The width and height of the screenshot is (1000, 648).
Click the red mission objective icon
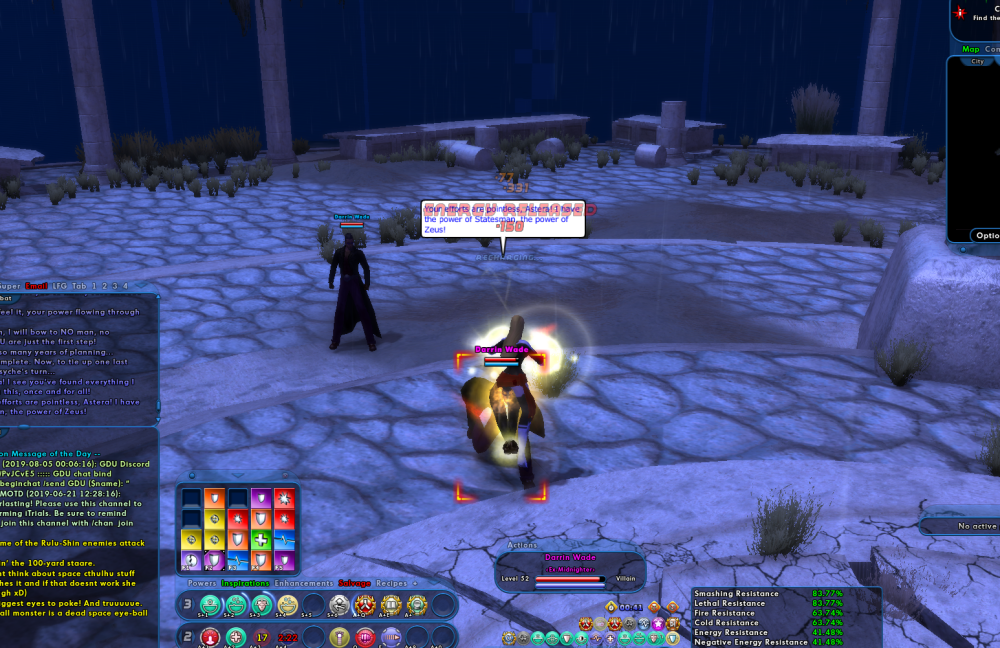pos(960,13)
